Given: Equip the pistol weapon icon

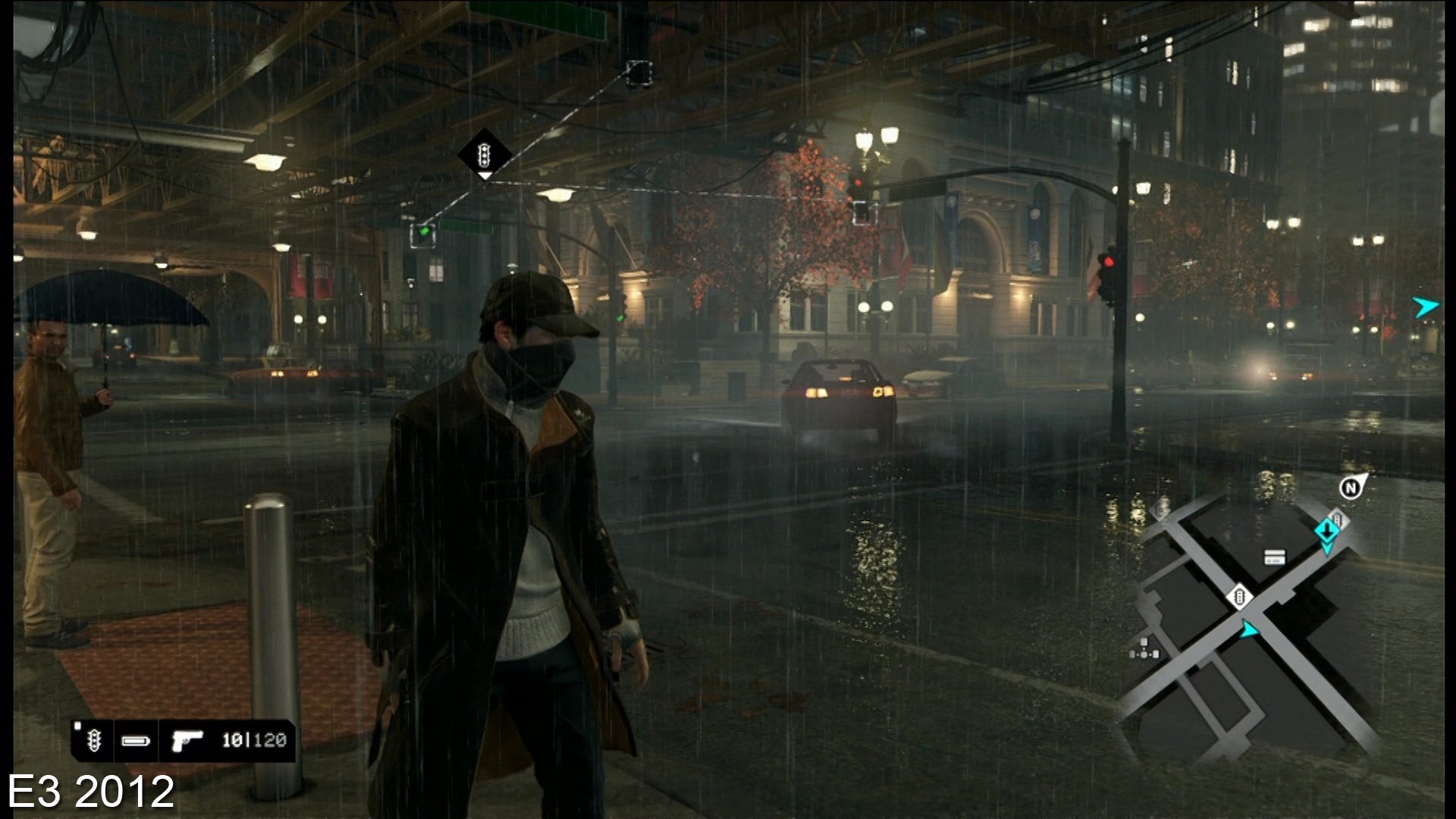Looking at the screenshot, I should coord(185,741).
